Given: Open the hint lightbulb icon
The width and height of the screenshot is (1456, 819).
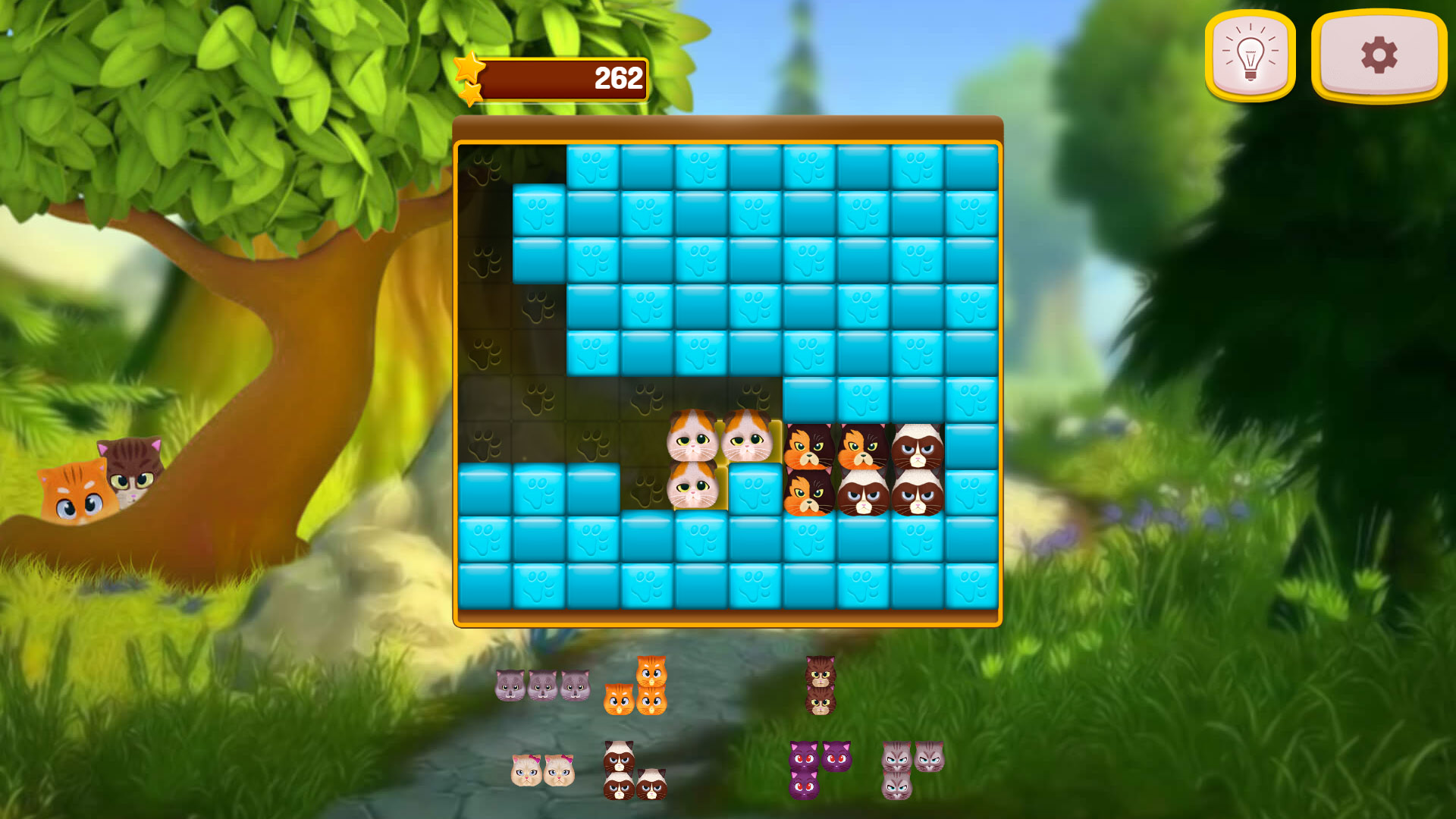Looking at the screenshot, I should pyautogui.click(x=1250, y=55).
